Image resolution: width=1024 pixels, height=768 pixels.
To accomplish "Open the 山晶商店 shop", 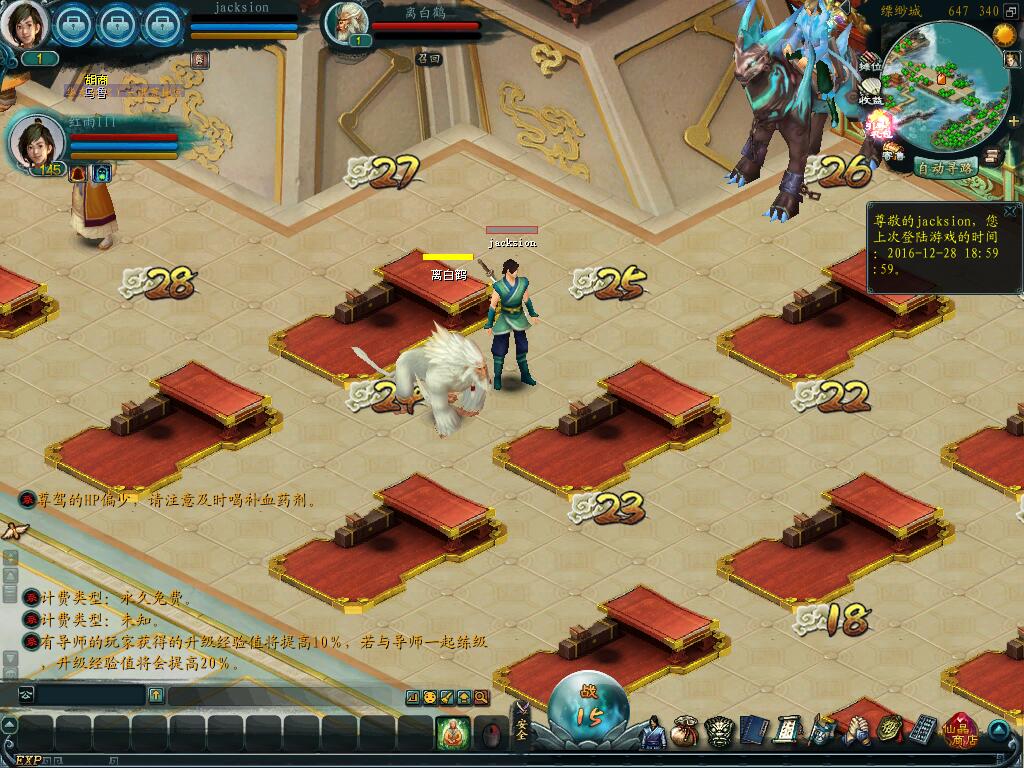I will [x=961, y=731].
